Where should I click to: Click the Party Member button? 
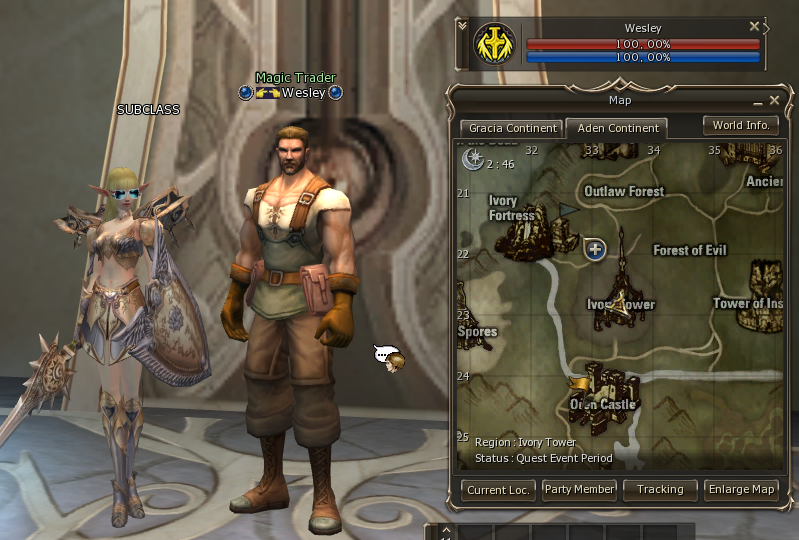(579, 490)
